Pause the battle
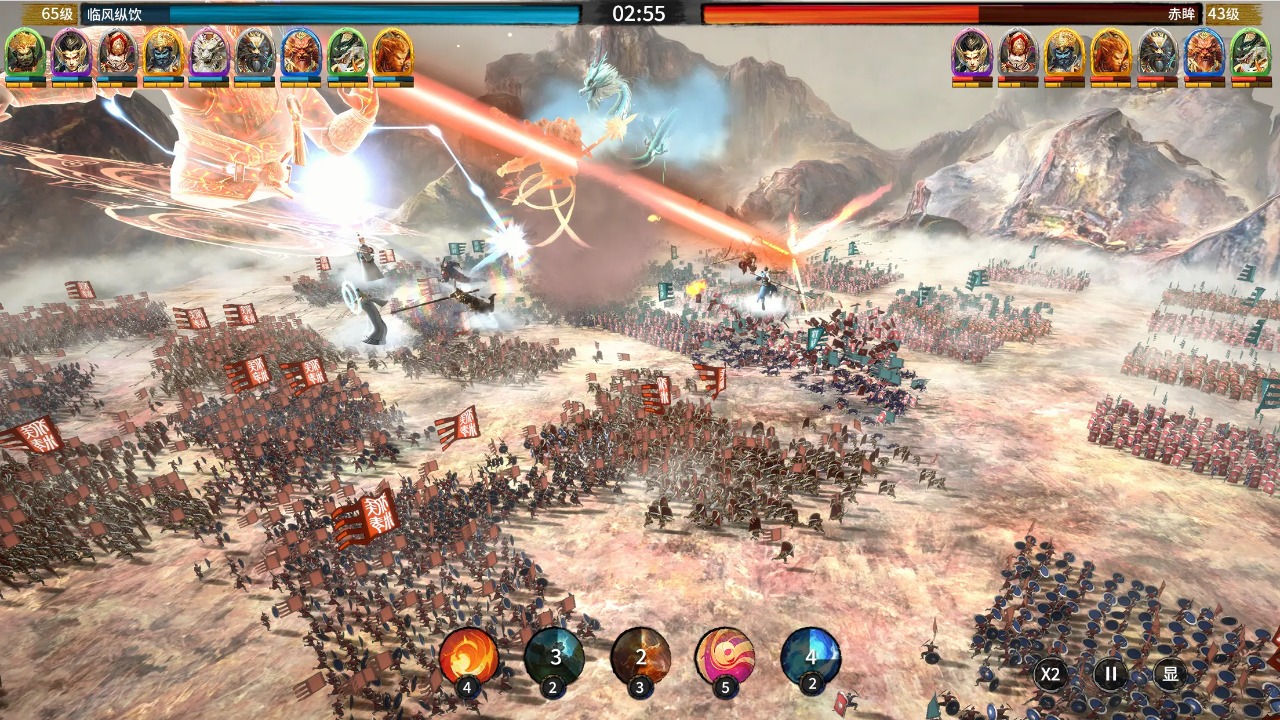Image resolution: width=1280 pixels, height=720 pixels. coord(1110,674)
